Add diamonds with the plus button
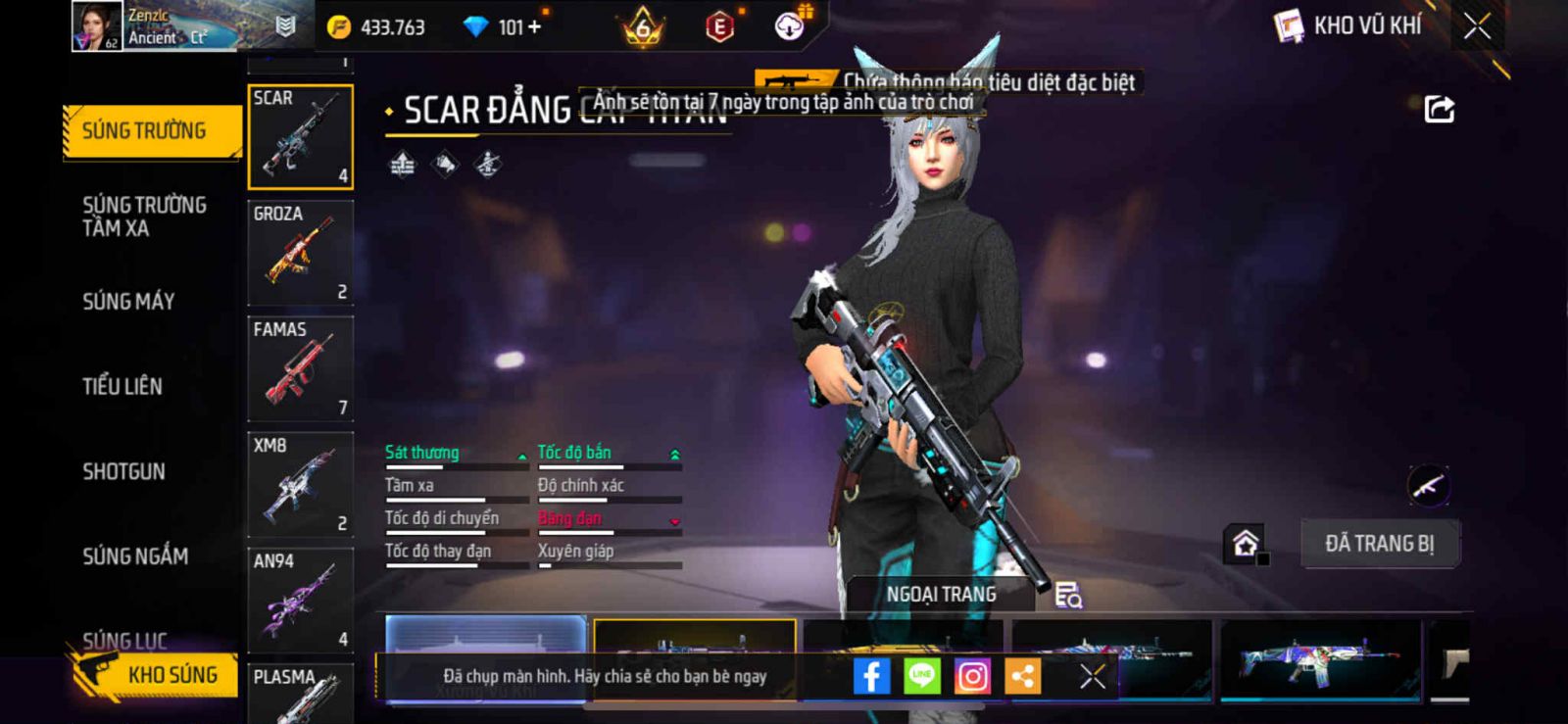The image size is (1568, 724). pyautogui.click(x=534, y=27)
